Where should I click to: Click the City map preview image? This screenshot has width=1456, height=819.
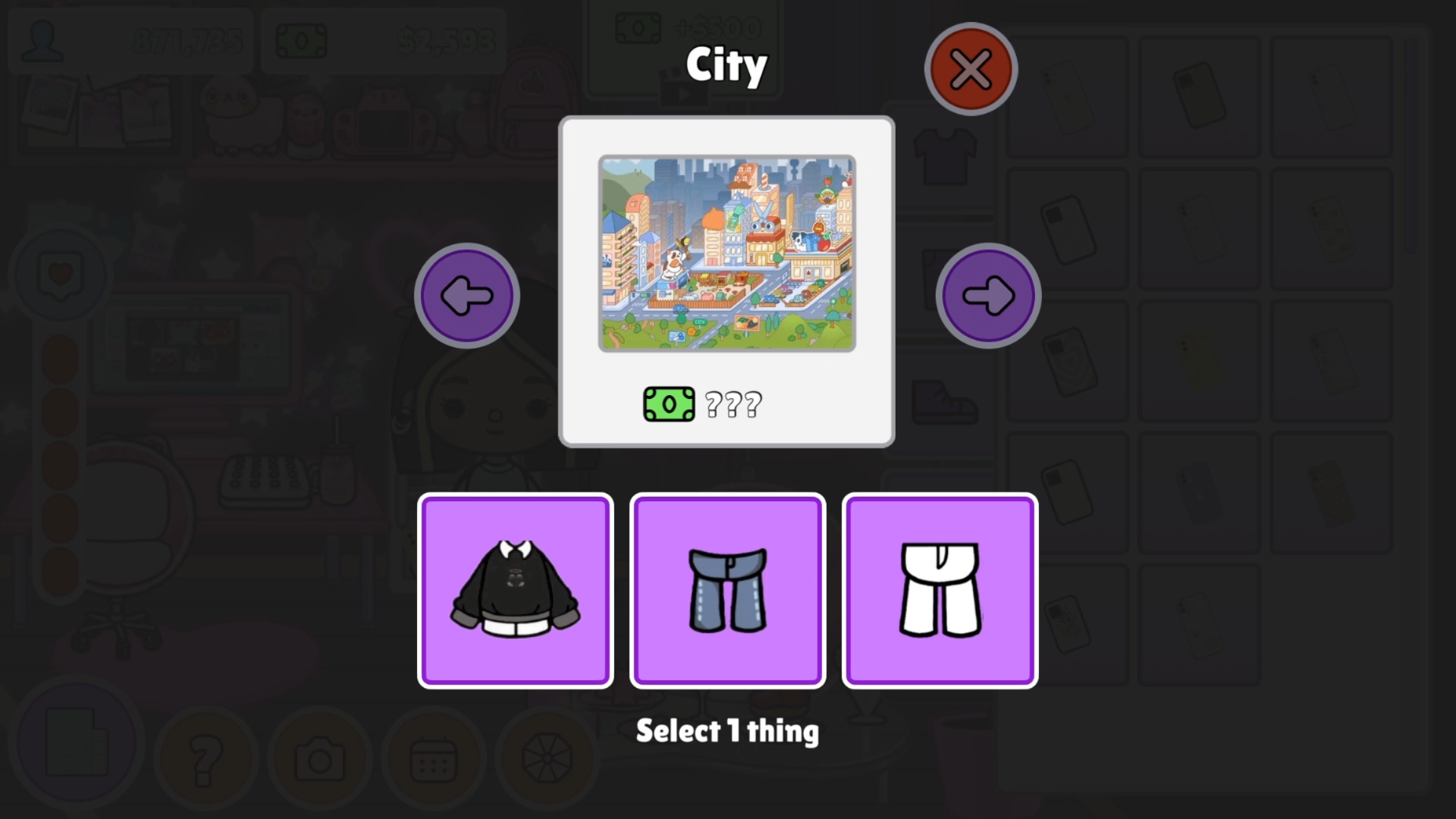(x=726, y=253)
